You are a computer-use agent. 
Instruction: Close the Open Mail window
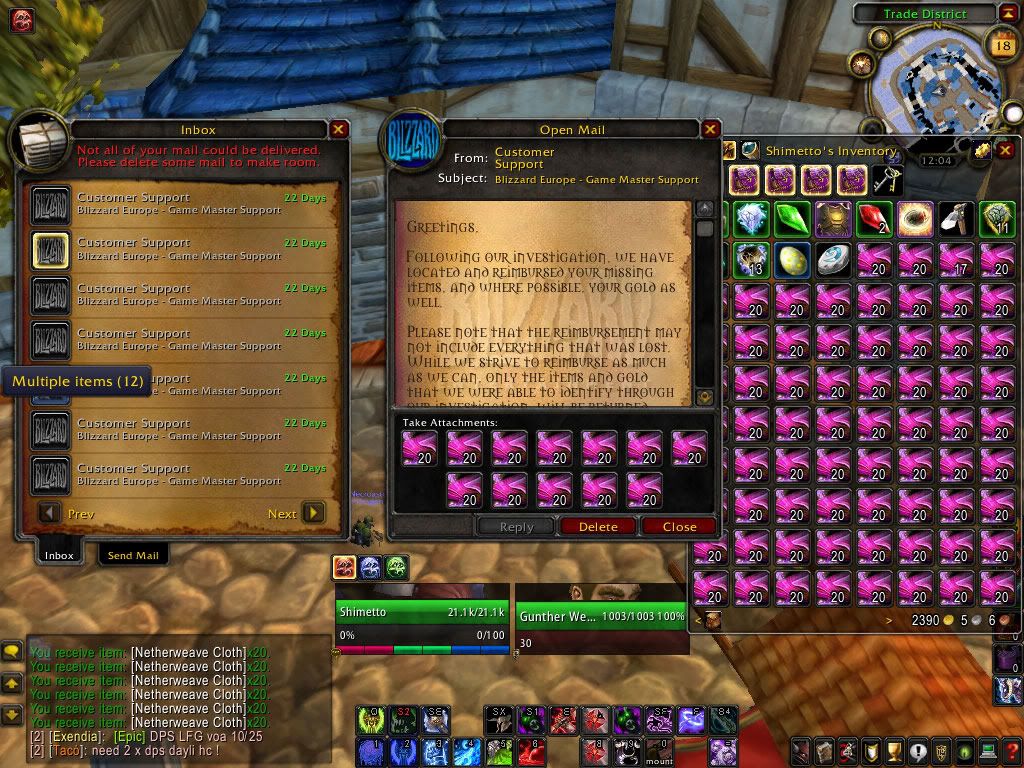click(x=710, y=129)
